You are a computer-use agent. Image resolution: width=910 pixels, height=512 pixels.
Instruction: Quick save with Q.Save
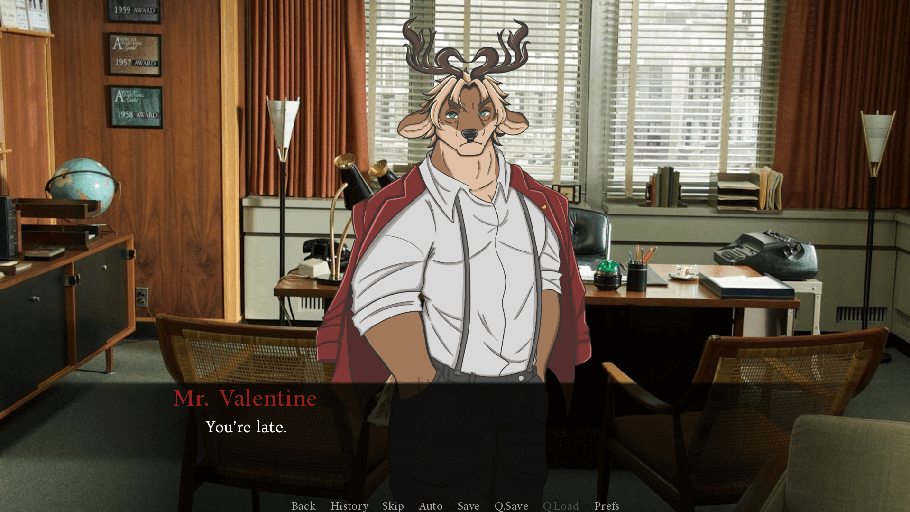click(x=511, y=506)
